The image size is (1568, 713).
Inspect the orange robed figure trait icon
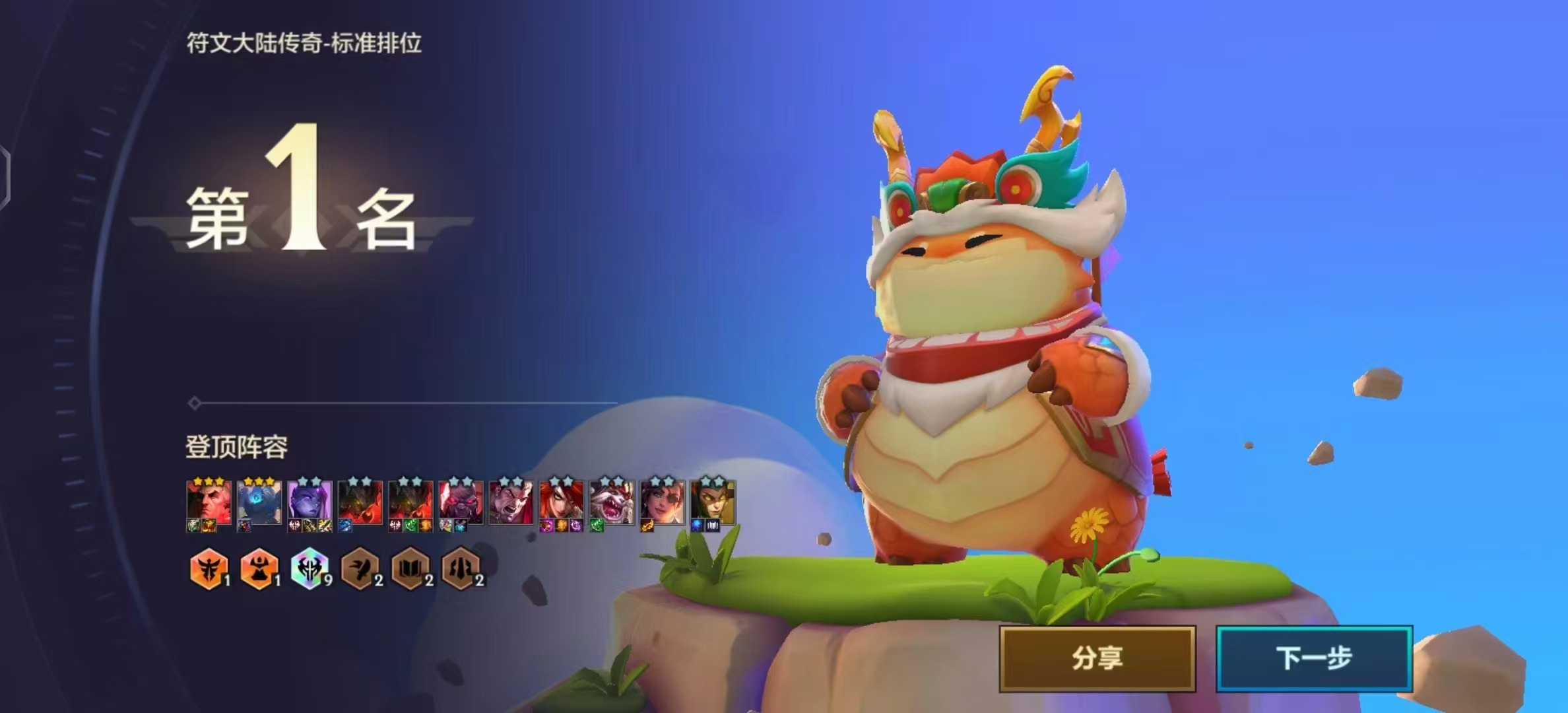(259, 568)
